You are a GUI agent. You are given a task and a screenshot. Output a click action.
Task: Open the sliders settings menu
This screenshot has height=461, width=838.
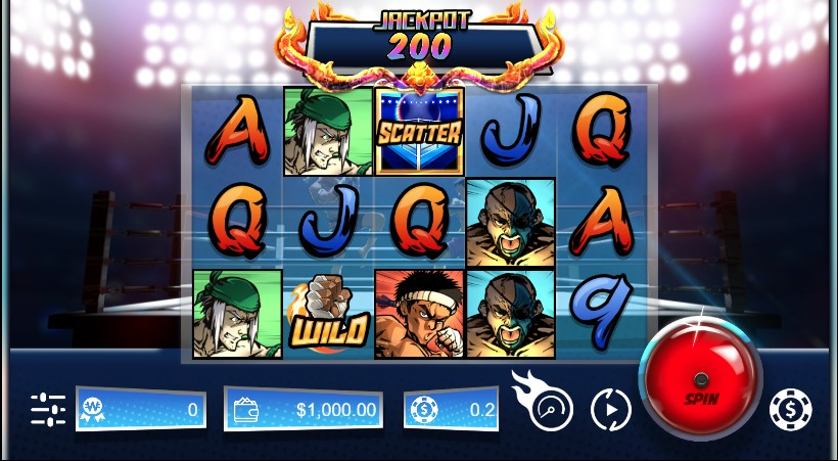click(47, 409)
